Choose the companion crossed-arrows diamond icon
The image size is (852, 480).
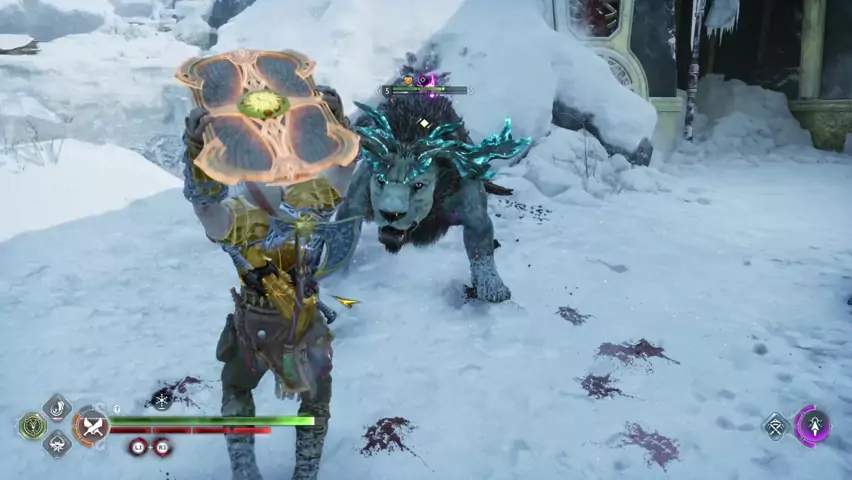776,427
